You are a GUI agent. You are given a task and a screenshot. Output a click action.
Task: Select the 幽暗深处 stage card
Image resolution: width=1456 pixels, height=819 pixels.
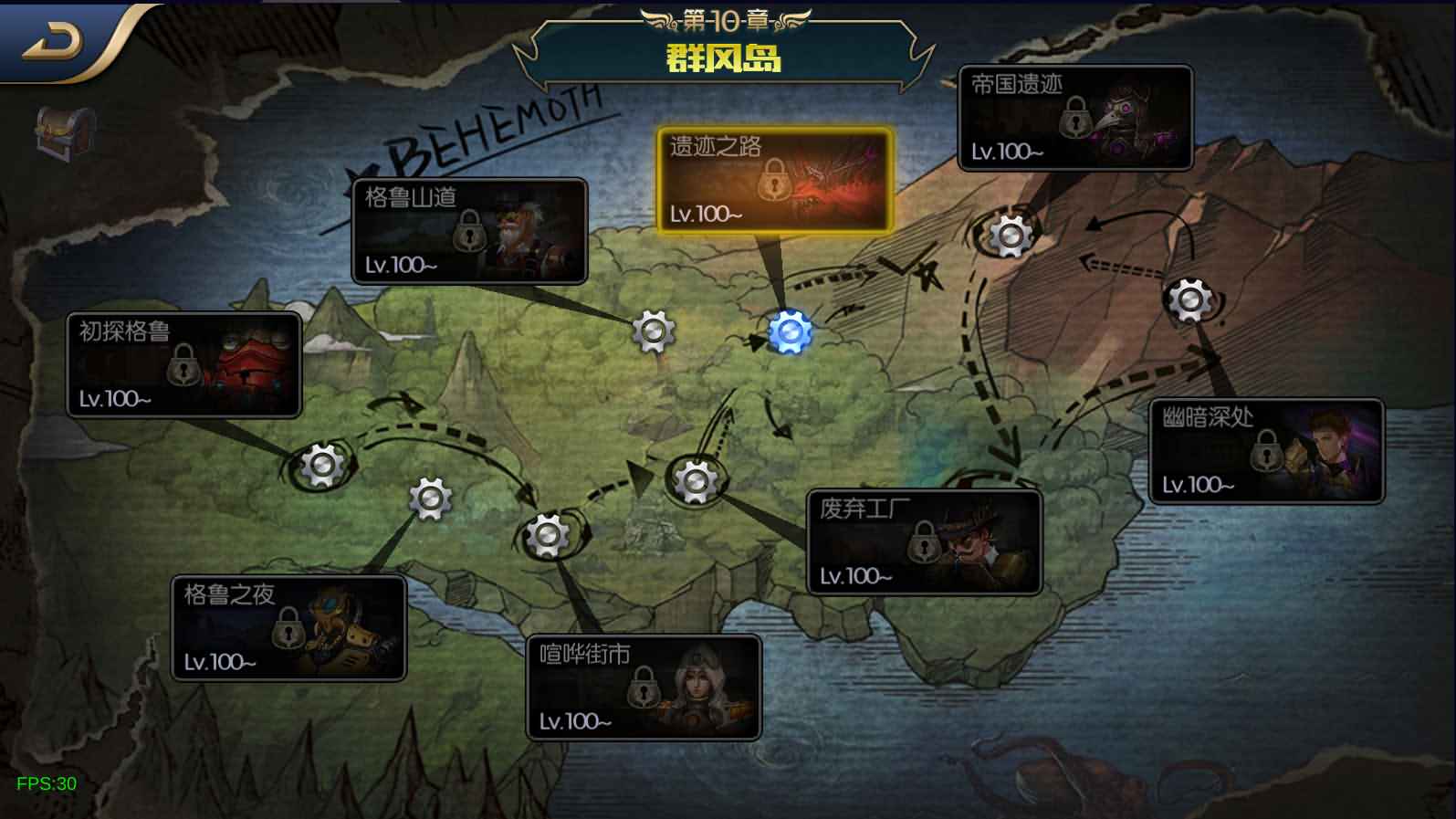pyautogui.click(x=1266, y=451)
